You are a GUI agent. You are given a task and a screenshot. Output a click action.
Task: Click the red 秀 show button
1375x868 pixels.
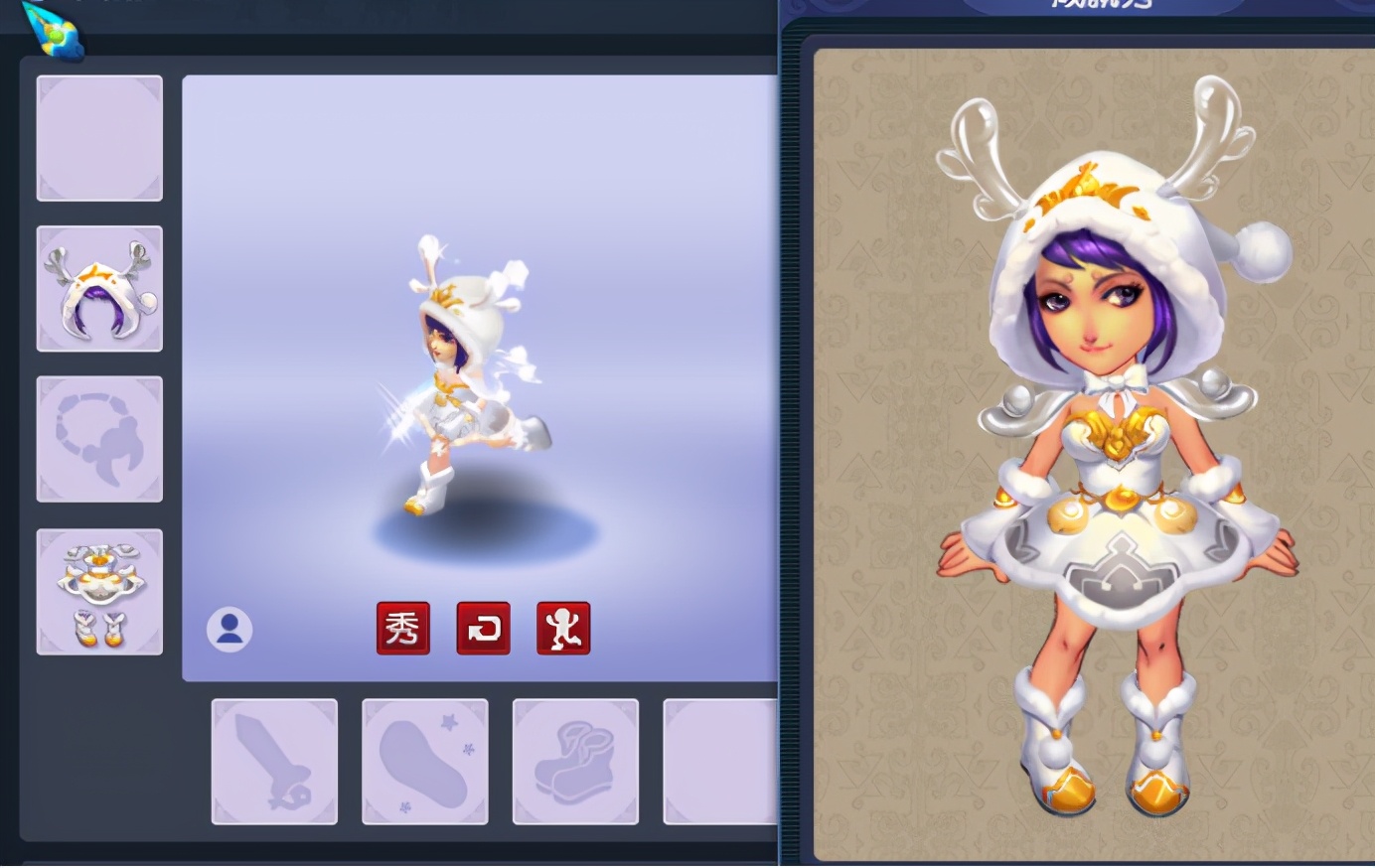[x=402, y=628]
